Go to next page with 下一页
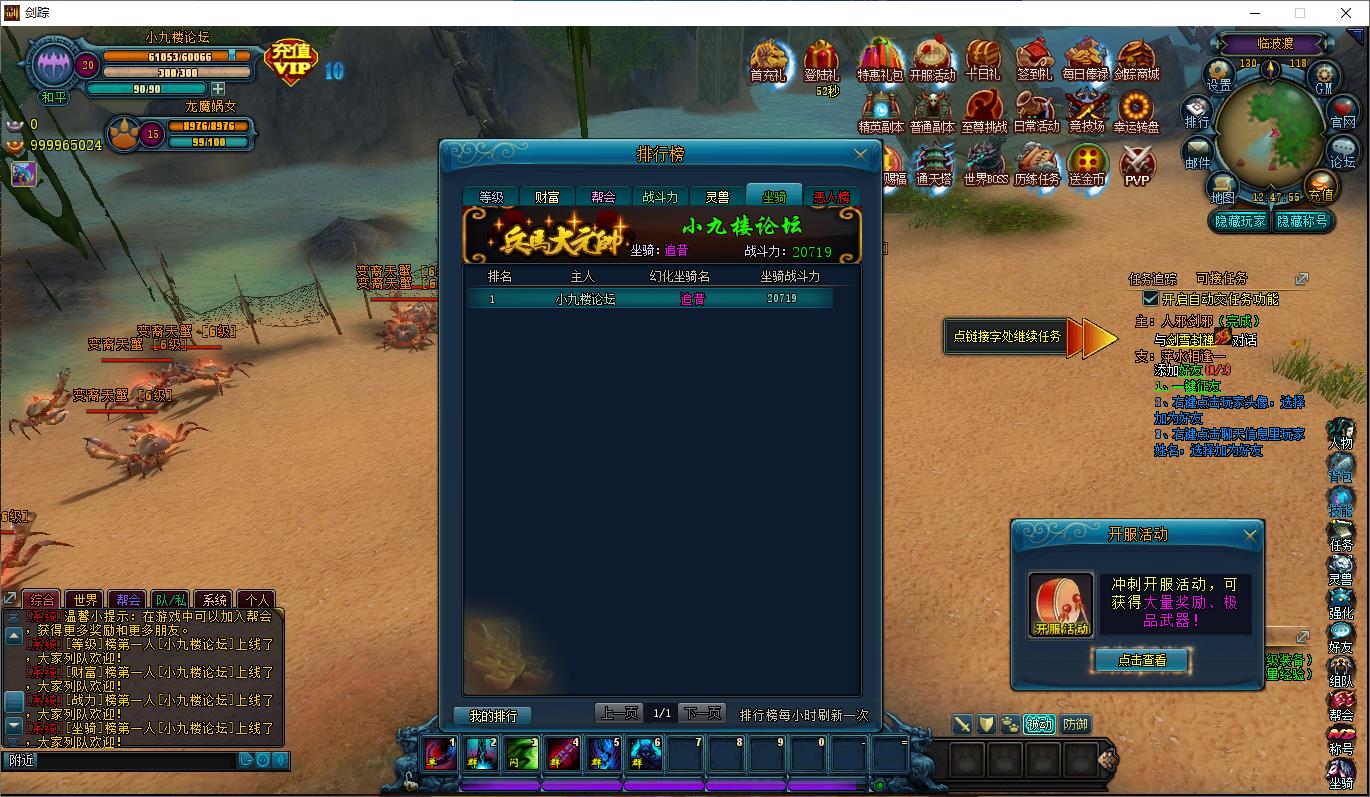This screenshot has height=797, width=1370. click(x=701, y=713)
